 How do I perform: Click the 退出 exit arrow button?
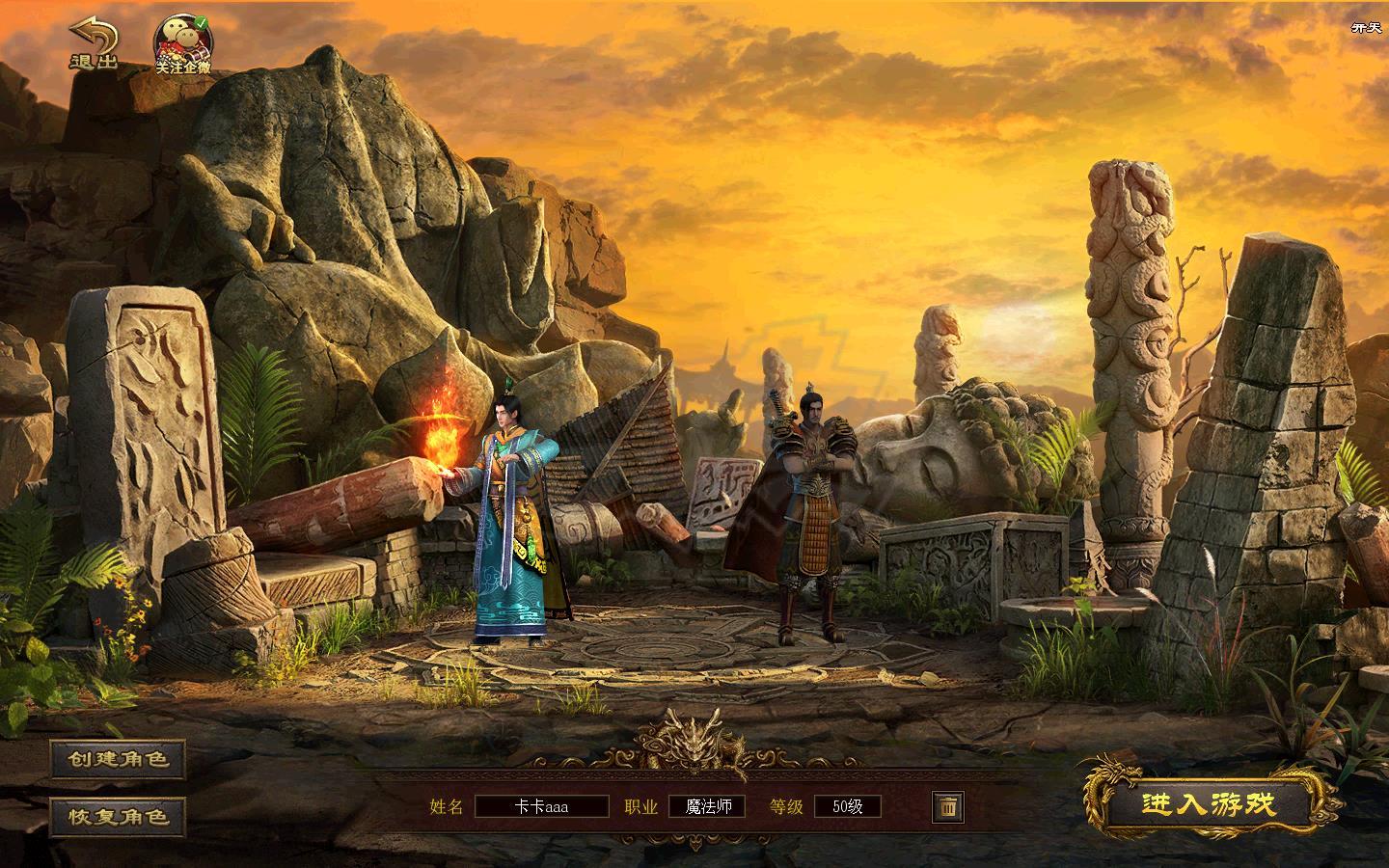(93, 44)
